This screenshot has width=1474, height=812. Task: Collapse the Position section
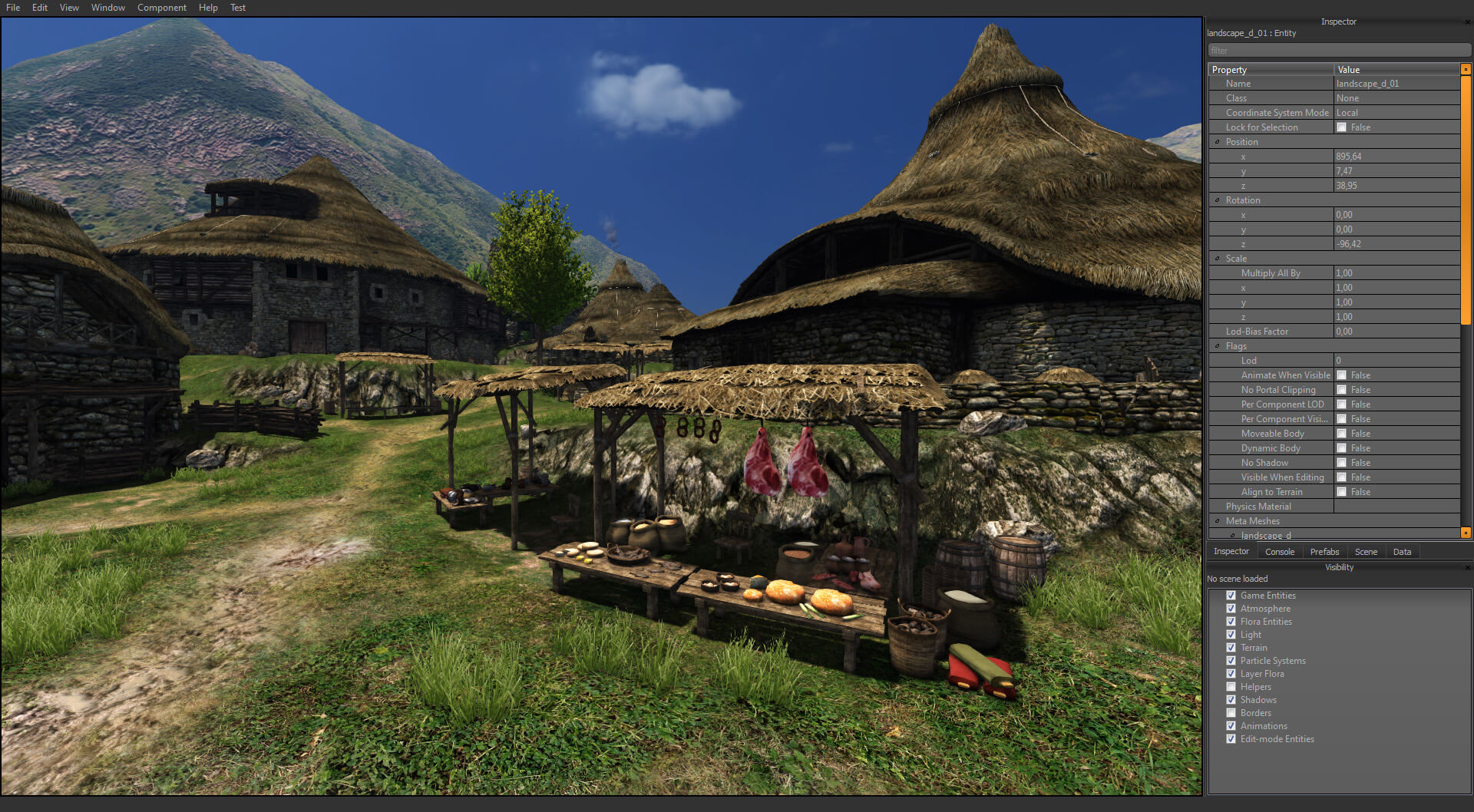[x=1219, y=141]
